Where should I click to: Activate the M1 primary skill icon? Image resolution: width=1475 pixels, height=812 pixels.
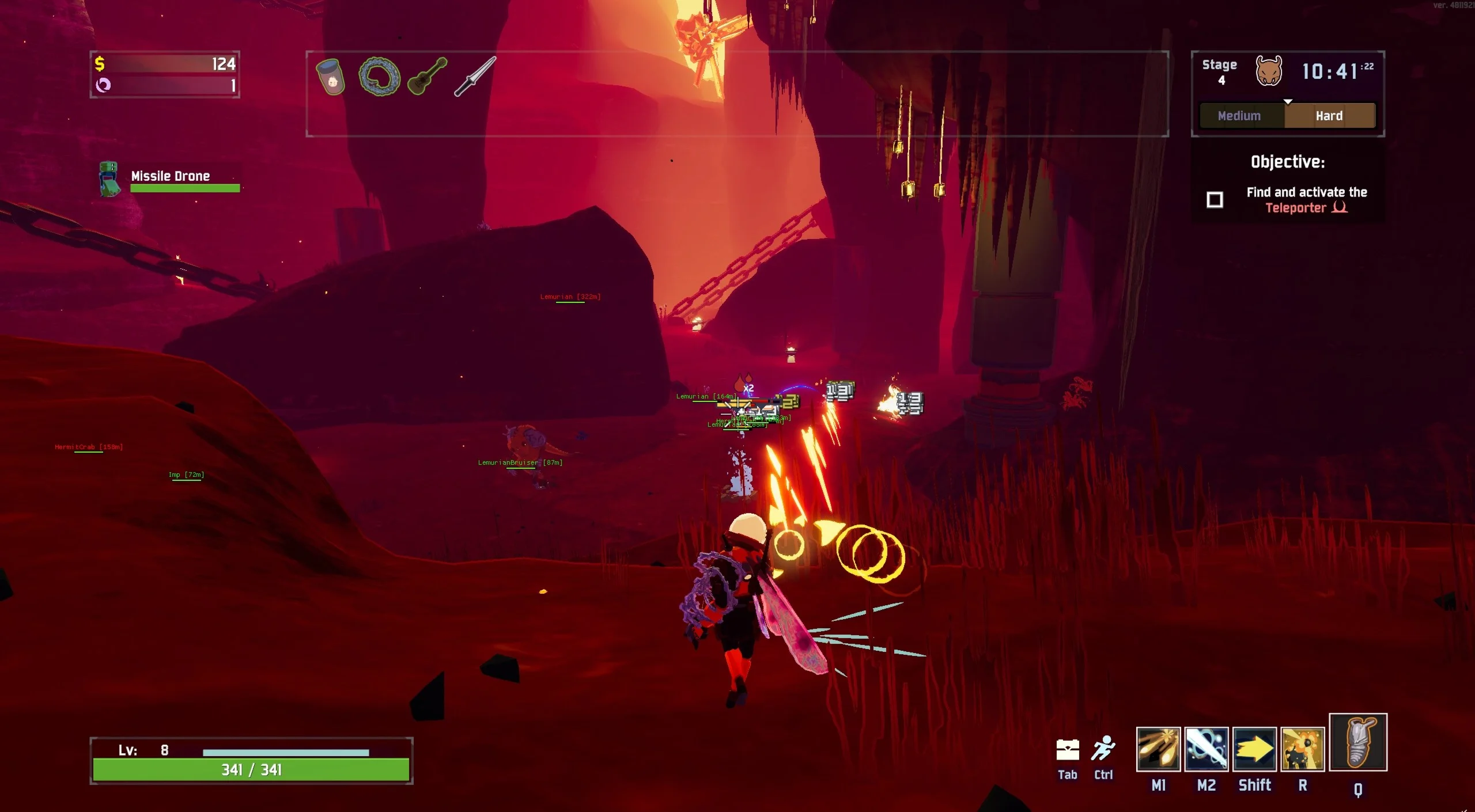pyautogui.click(x=1158, y=749)
